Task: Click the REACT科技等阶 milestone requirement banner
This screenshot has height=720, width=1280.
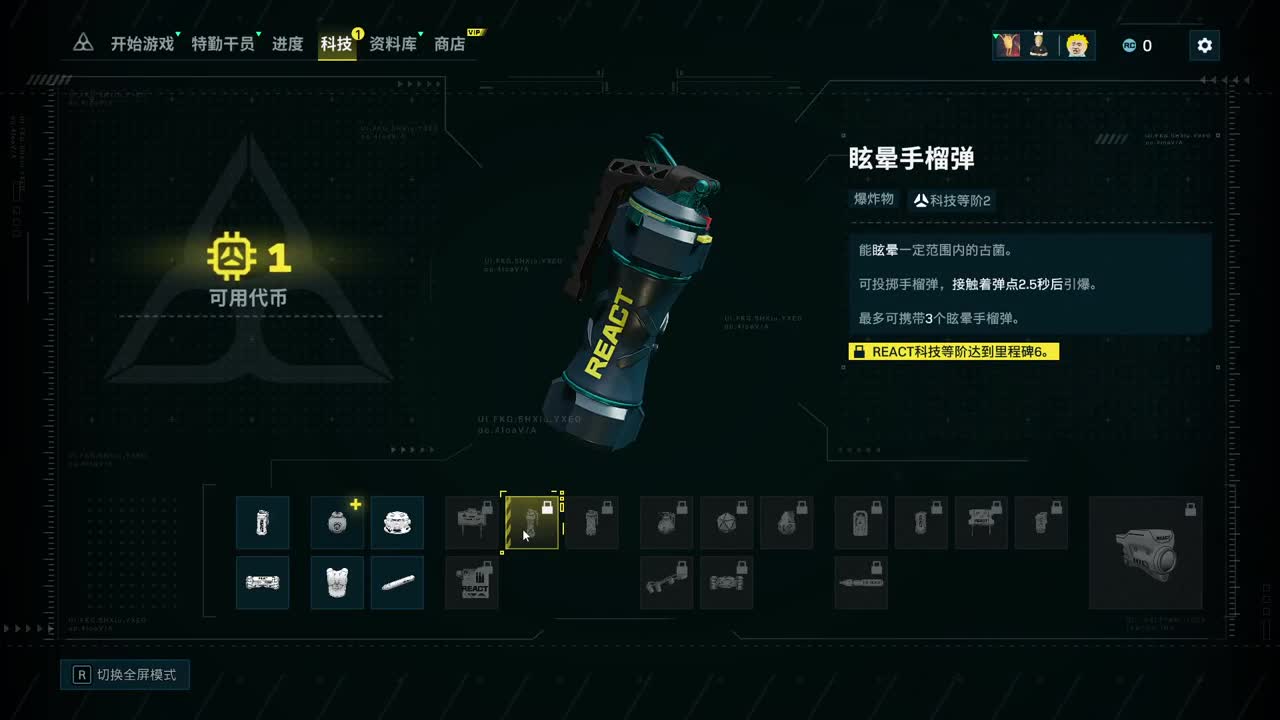Action: (x=953, y=351)
